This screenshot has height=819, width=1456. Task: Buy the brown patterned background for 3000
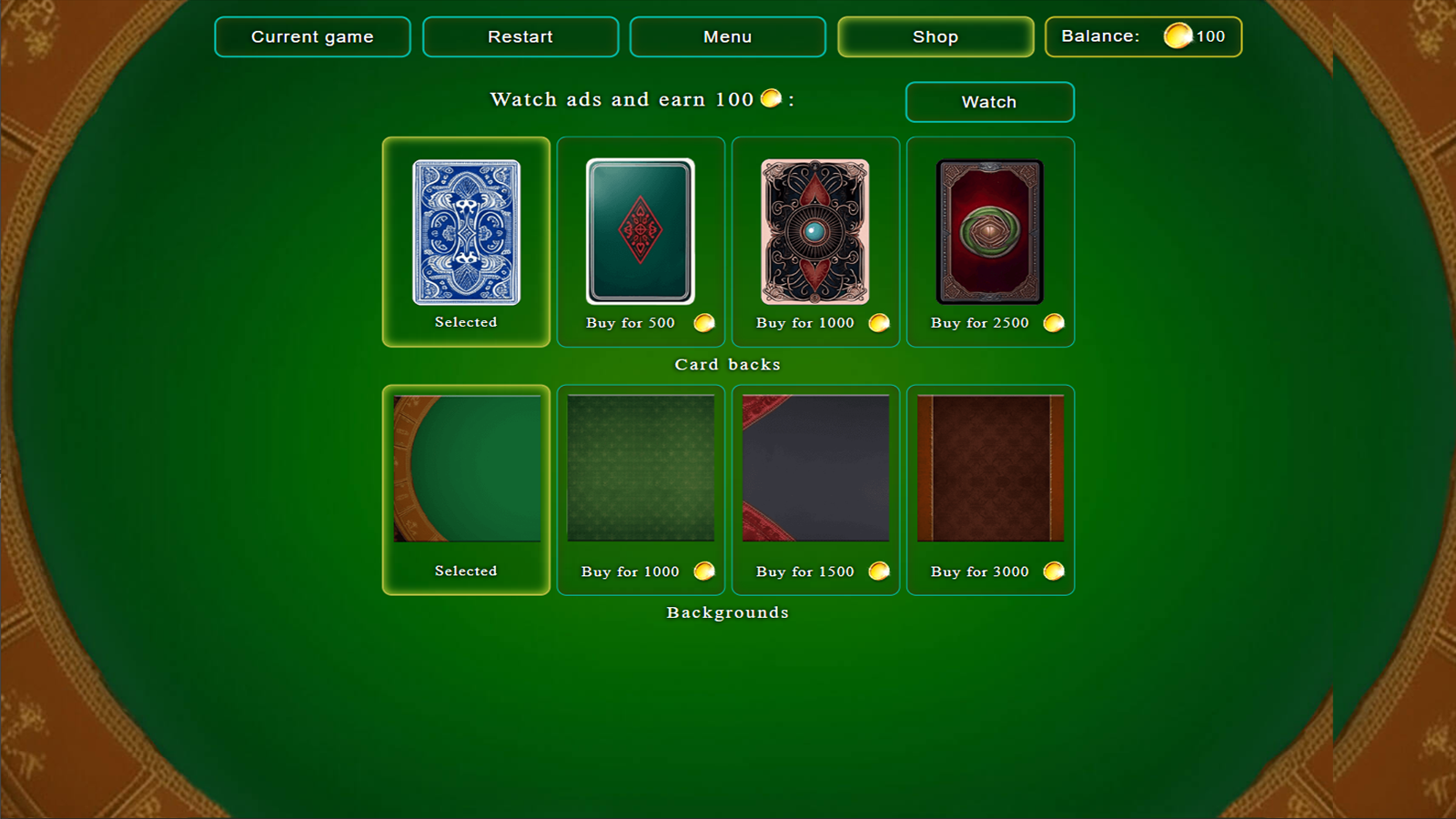pyautogui.click(x=990, y=469)
